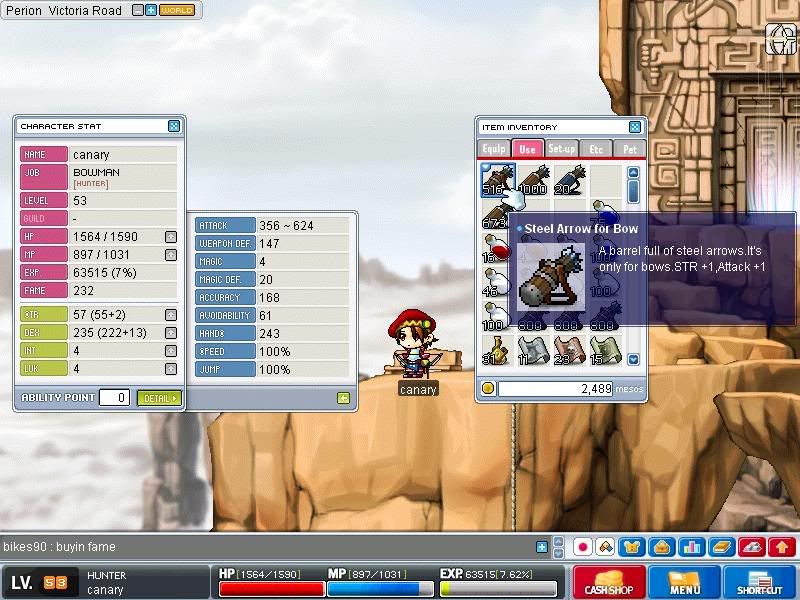
Task: Show the Pet inventory tab
Action: [629, 149]
